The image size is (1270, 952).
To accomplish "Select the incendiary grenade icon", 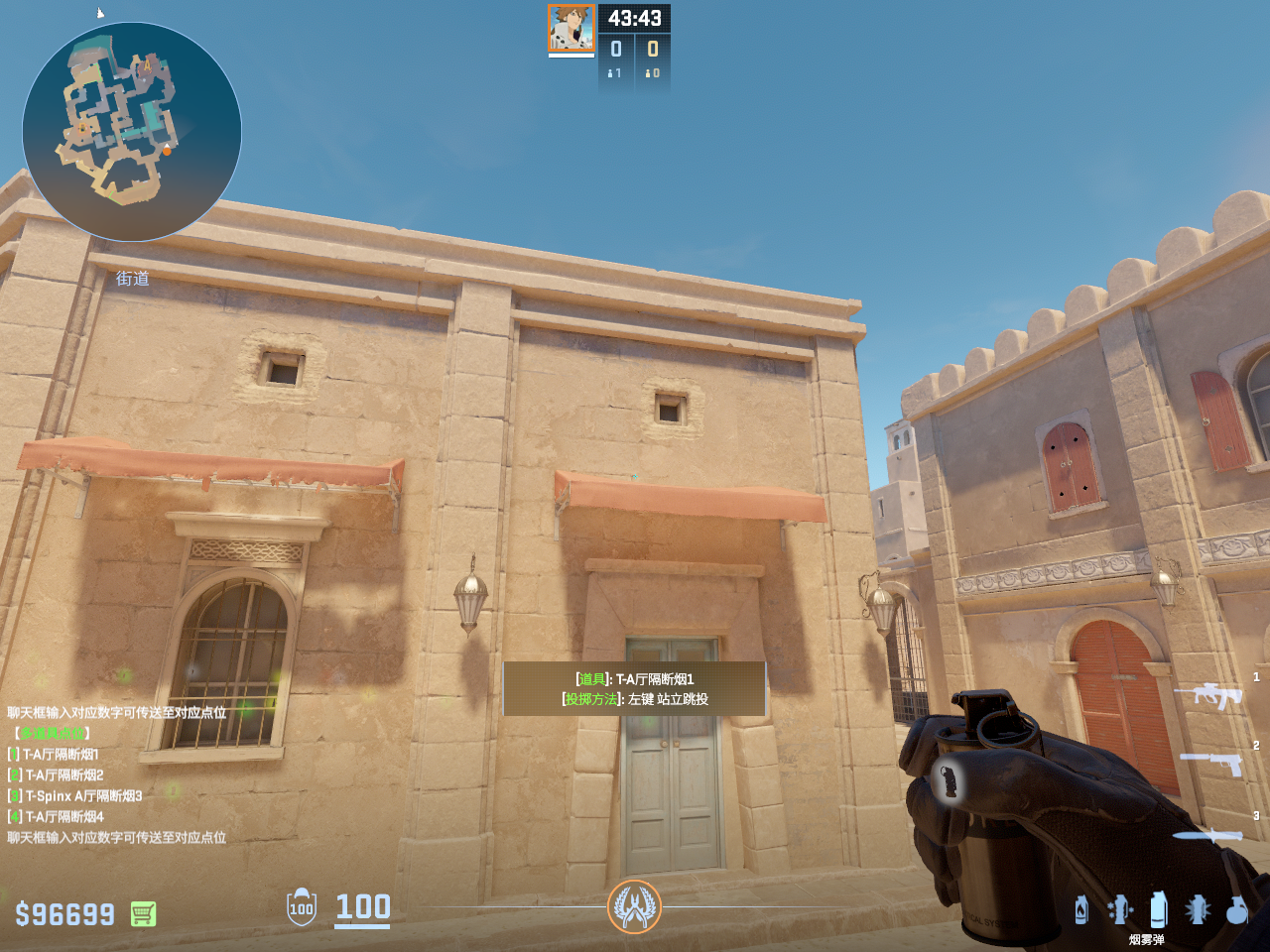I will pos(1081,909).
